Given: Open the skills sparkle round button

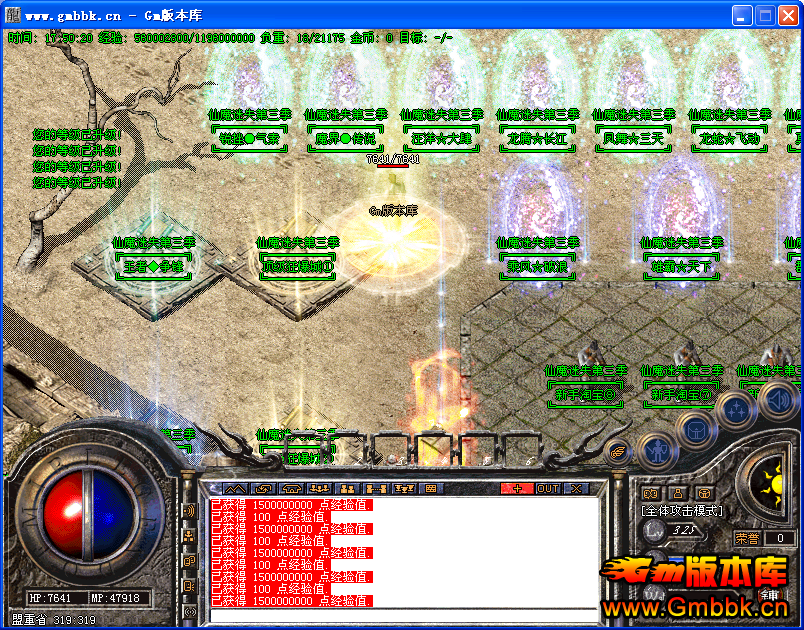Looking at the screenshot, I should point(735,409).
